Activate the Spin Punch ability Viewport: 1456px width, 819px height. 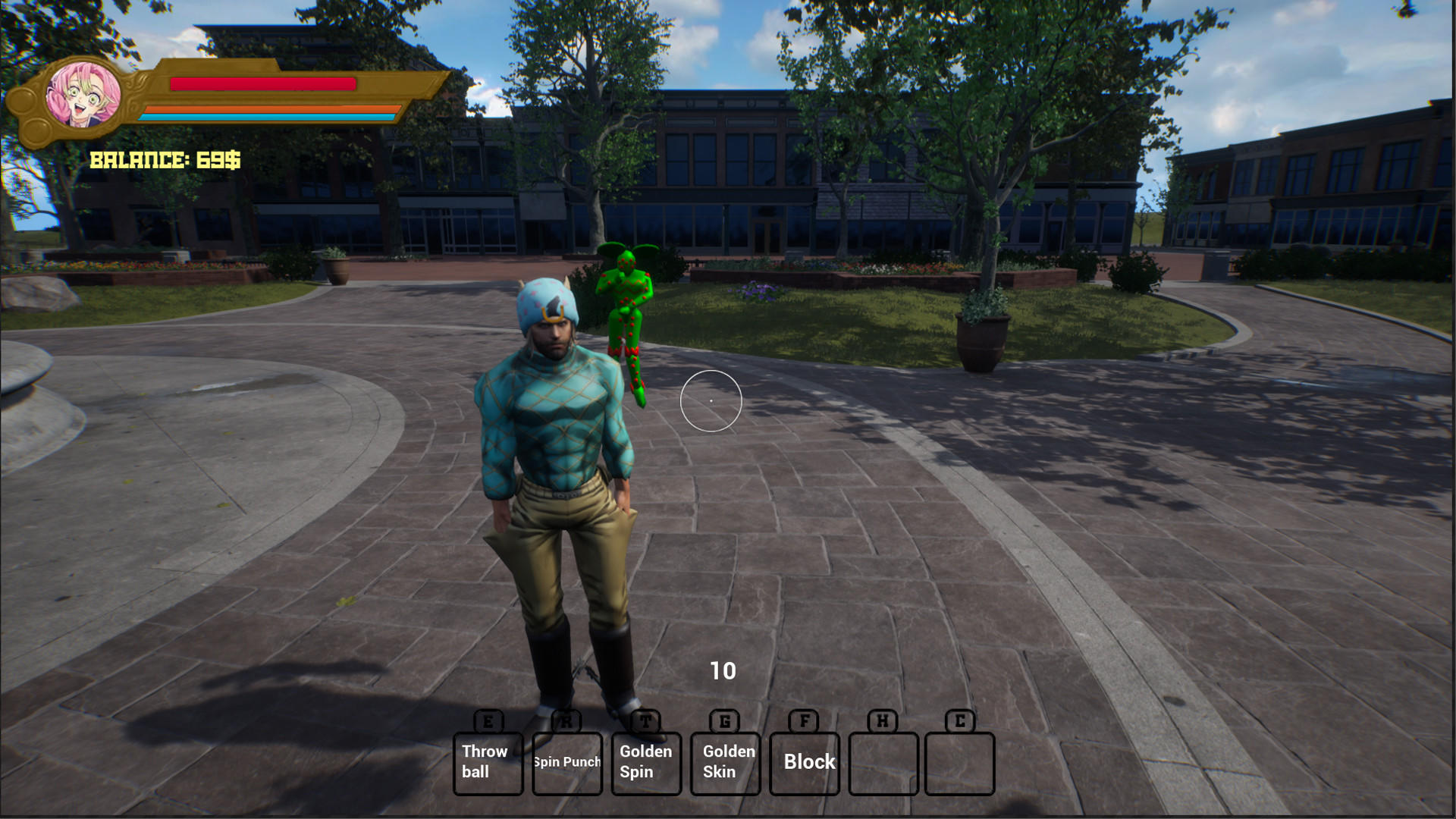(x=566, y=761)
